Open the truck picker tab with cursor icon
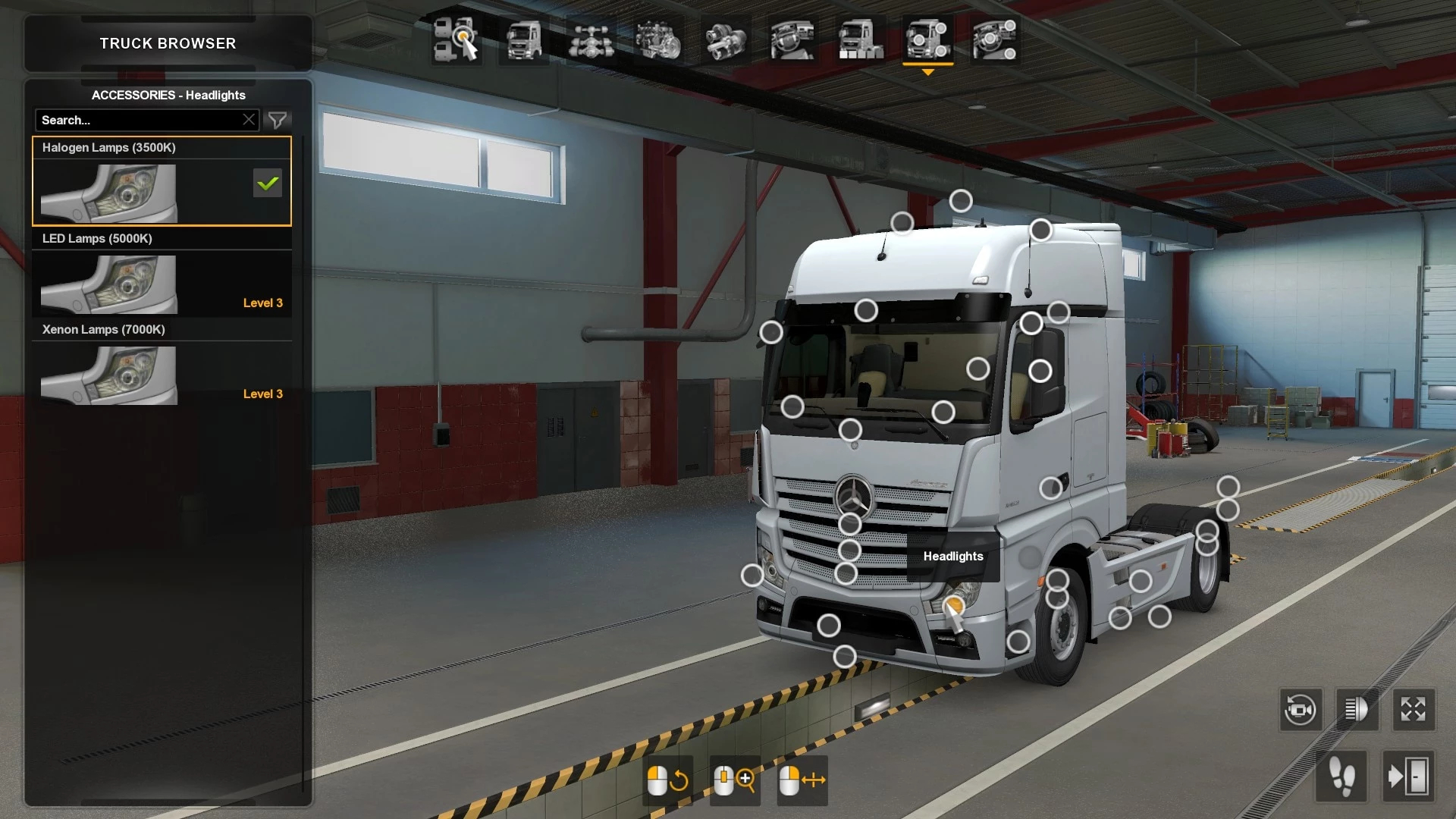The image size is (1456, 819). point(456,39)
